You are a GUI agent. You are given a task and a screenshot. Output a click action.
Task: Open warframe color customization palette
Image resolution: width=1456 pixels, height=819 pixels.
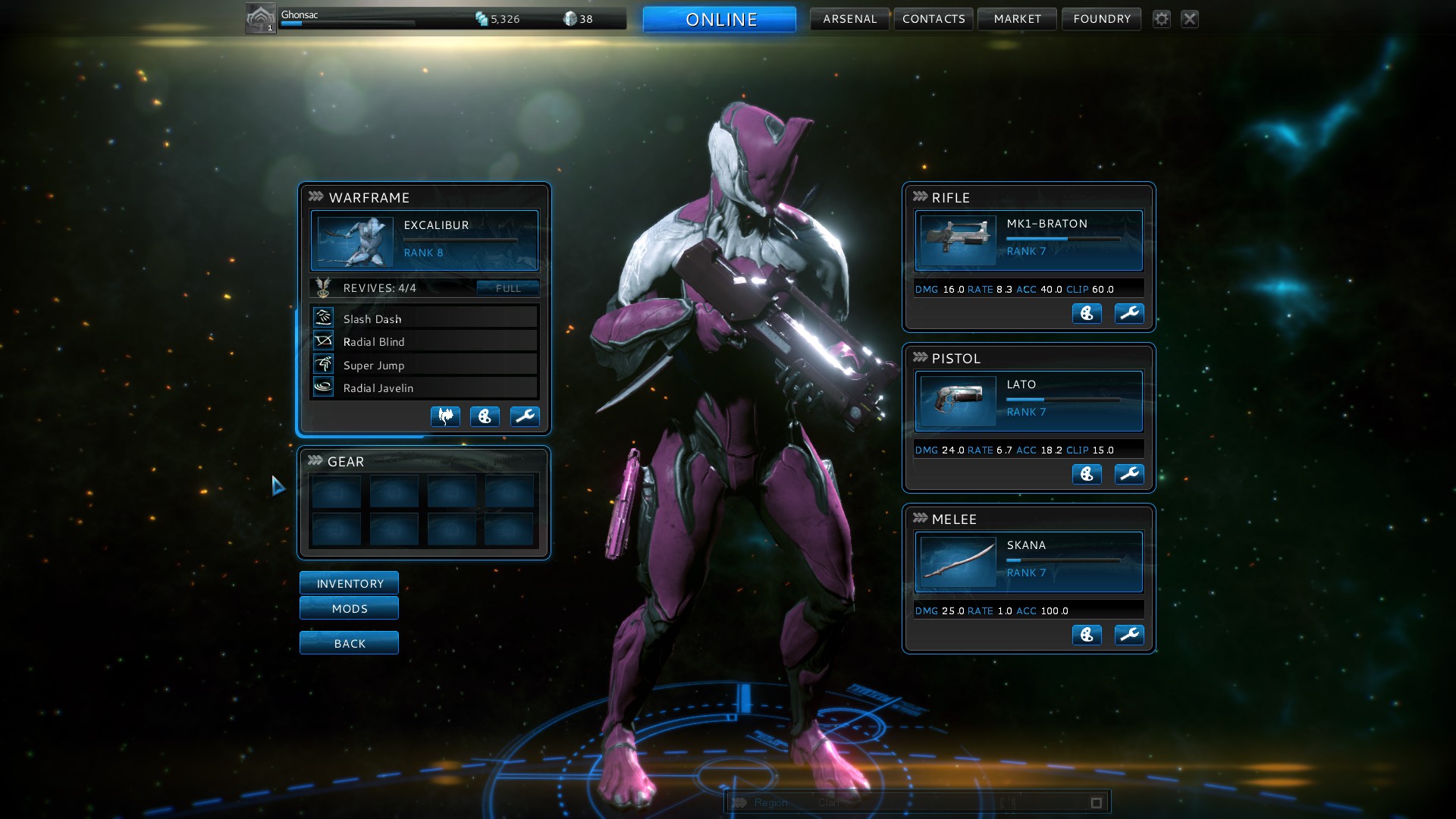click(x=485, y=416)
